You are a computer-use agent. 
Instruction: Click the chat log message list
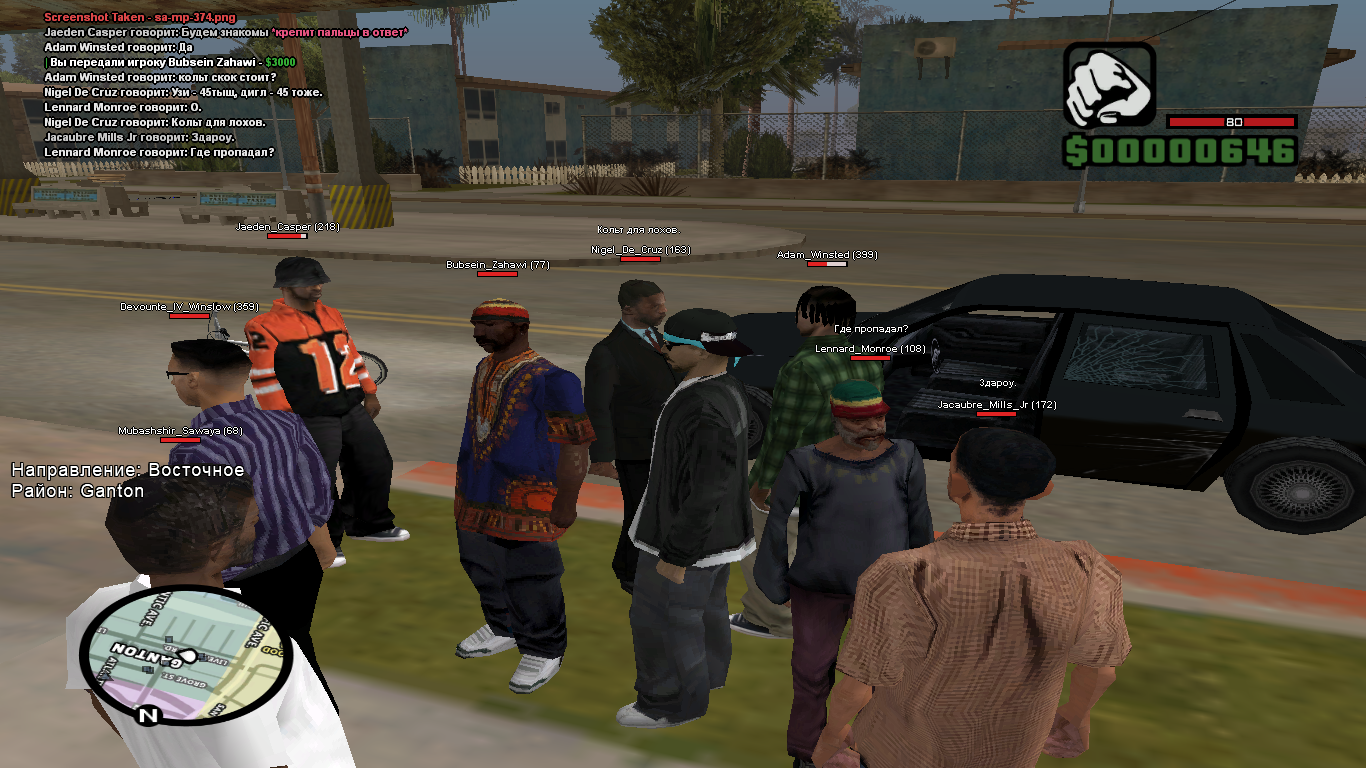225,85
